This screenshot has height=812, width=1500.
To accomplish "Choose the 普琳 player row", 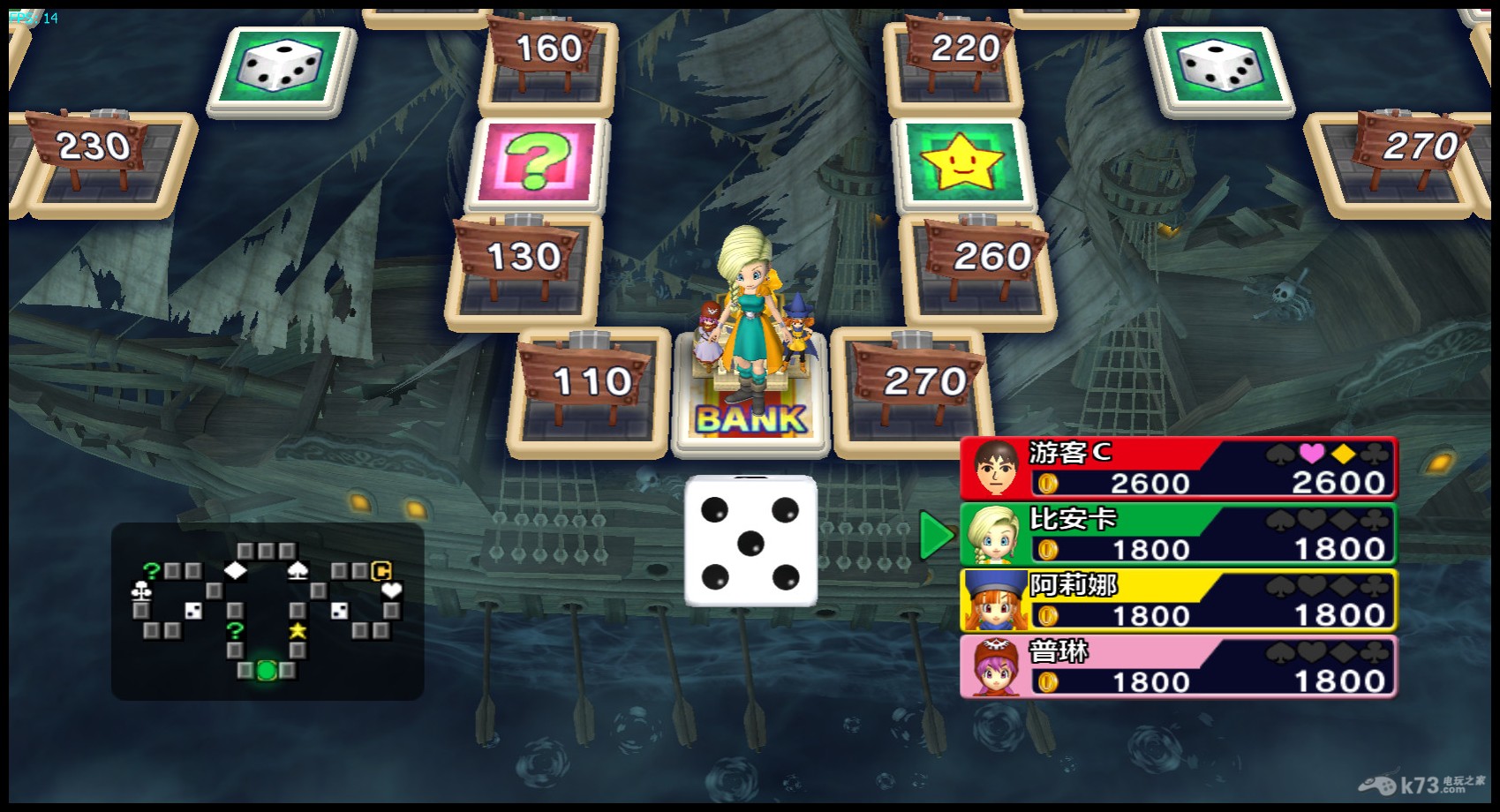I will point(1178,667).
